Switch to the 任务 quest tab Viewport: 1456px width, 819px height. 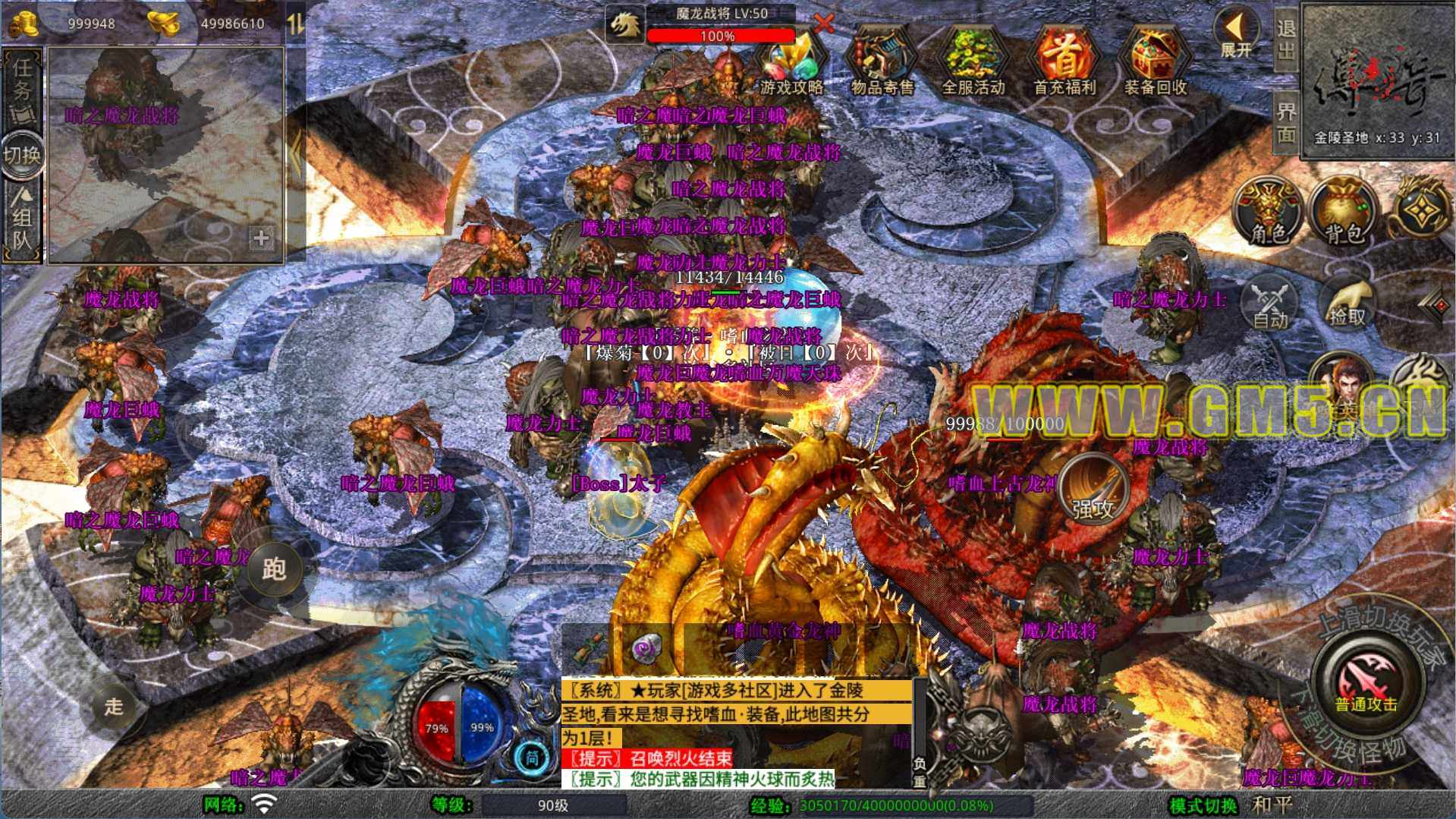[x=23, y=87]
